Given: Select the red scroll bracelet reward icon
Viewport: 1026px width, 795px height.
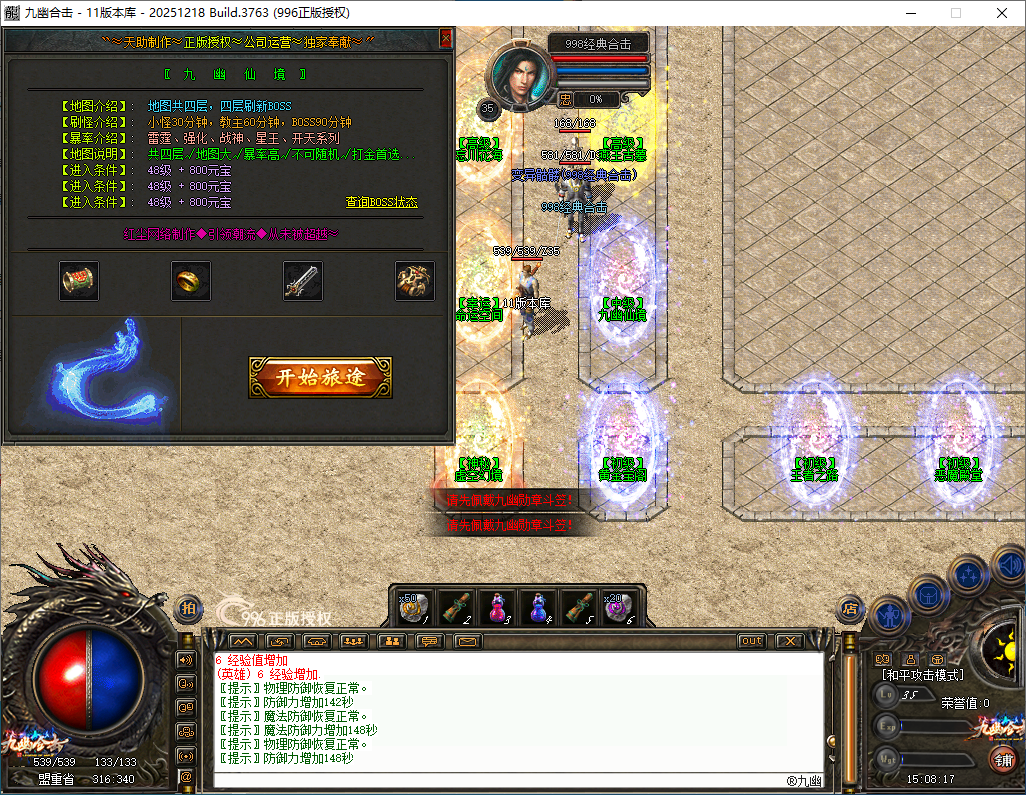Looking at the screenshot, I should pyautogui.click(x=78, y=281).
